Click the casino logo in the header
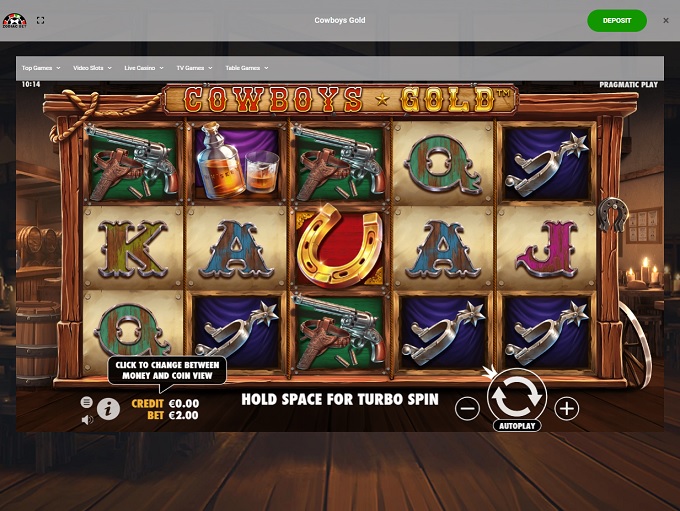Image resolution: width=680 pixels, height=511 pixels. pos(13,20)
